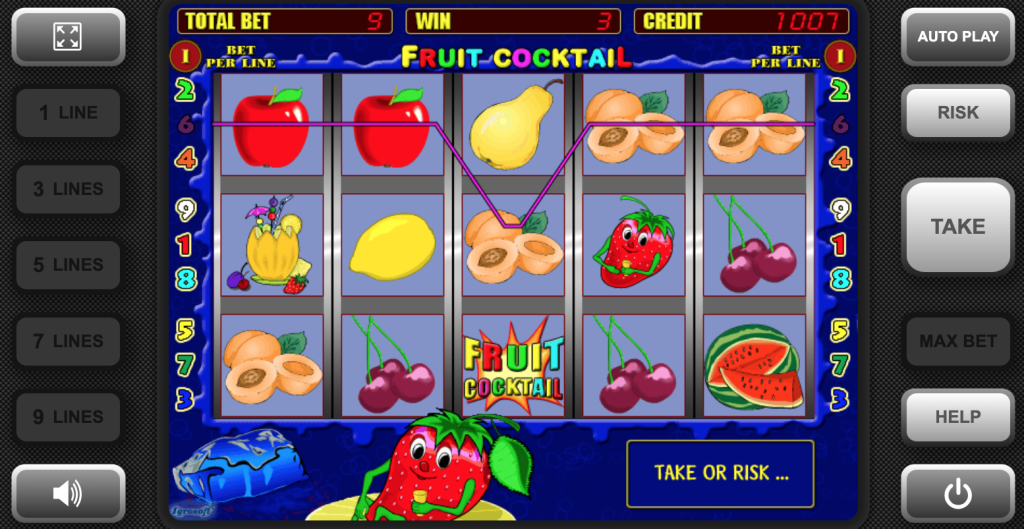The image size is (1024, 529).
Task: Exit the game using the power button
Action: coord(957,493)
